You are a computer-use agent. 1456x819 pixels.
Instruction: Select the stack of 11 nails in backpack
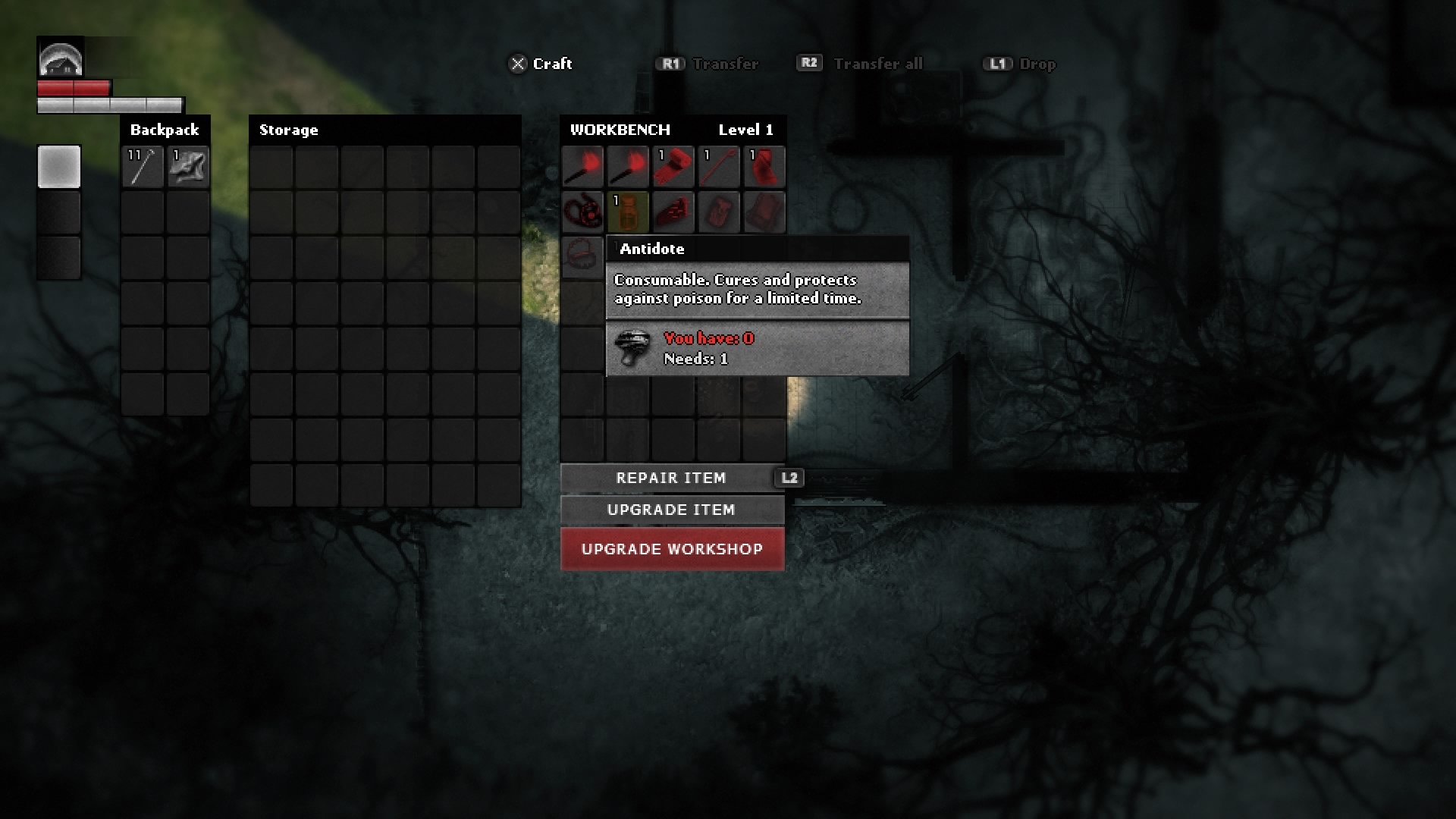click(143, 166)
